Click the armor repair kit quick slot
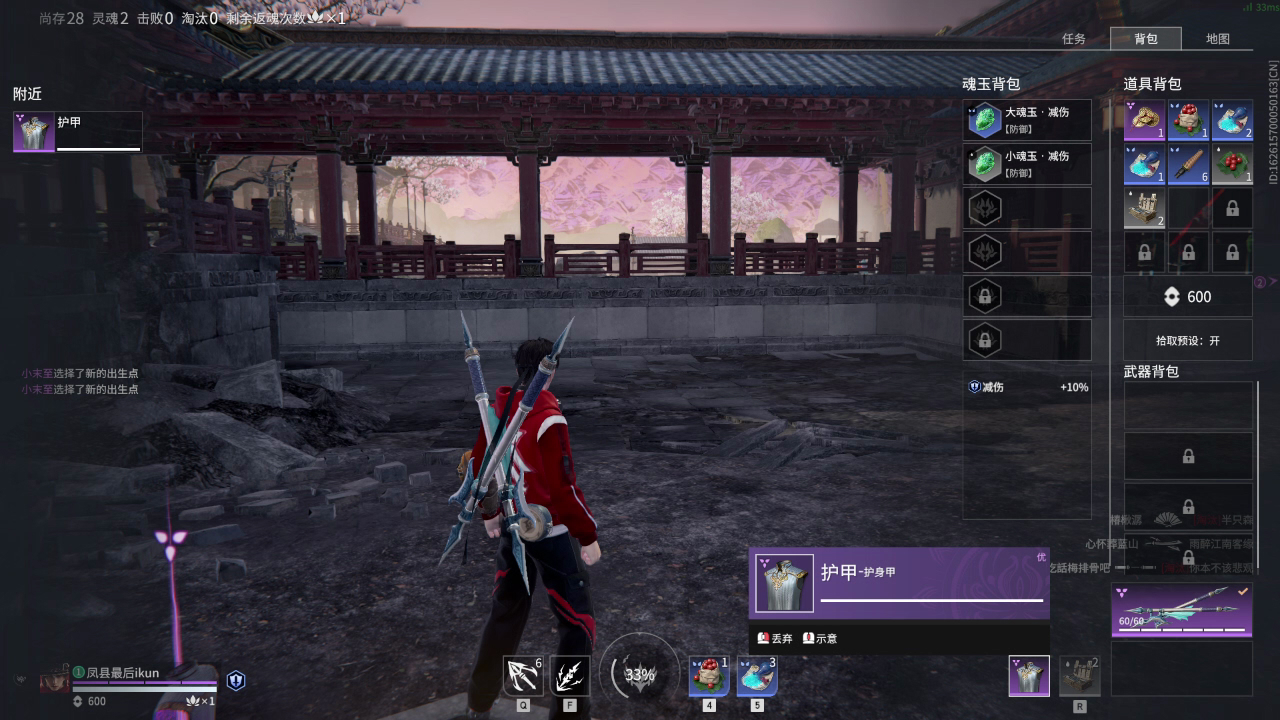 pyautogui.click(x=1079, y=676)
